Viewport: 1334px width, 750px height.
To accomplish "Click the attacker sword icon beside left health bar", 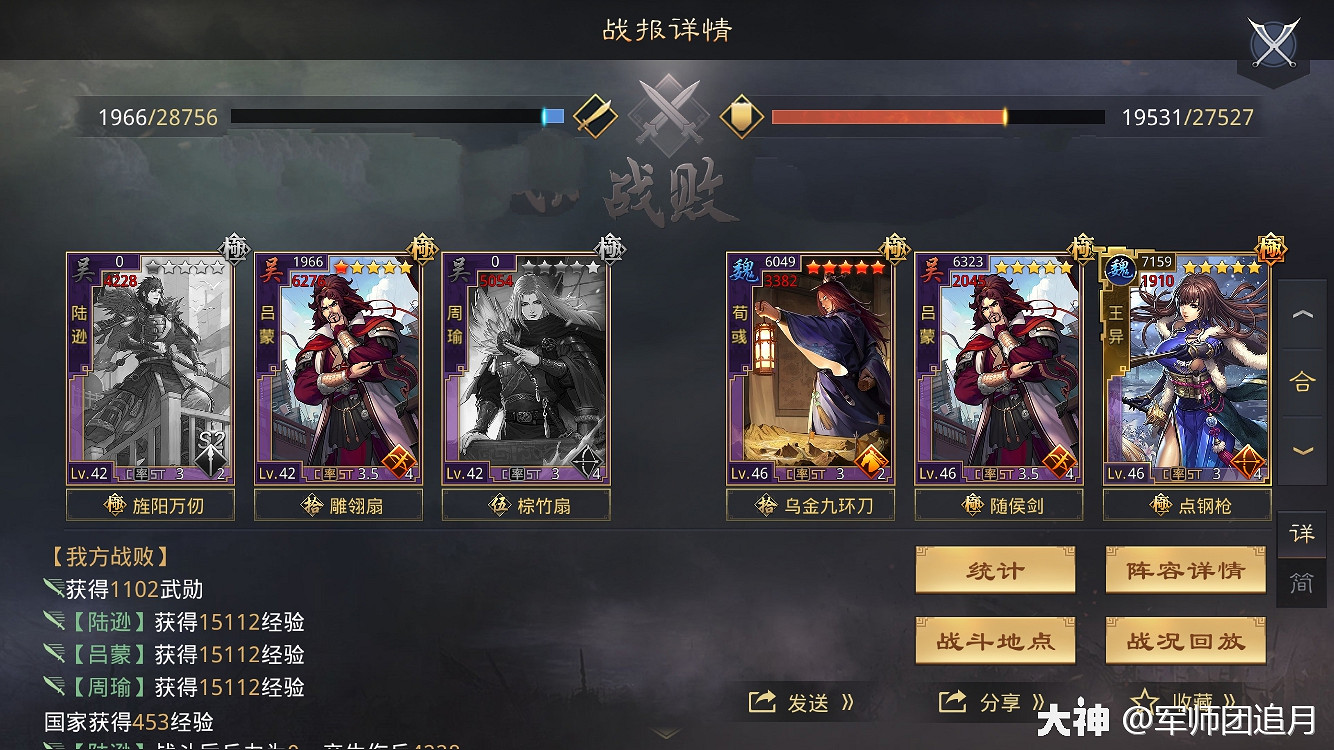I will [x=596, y=115].
